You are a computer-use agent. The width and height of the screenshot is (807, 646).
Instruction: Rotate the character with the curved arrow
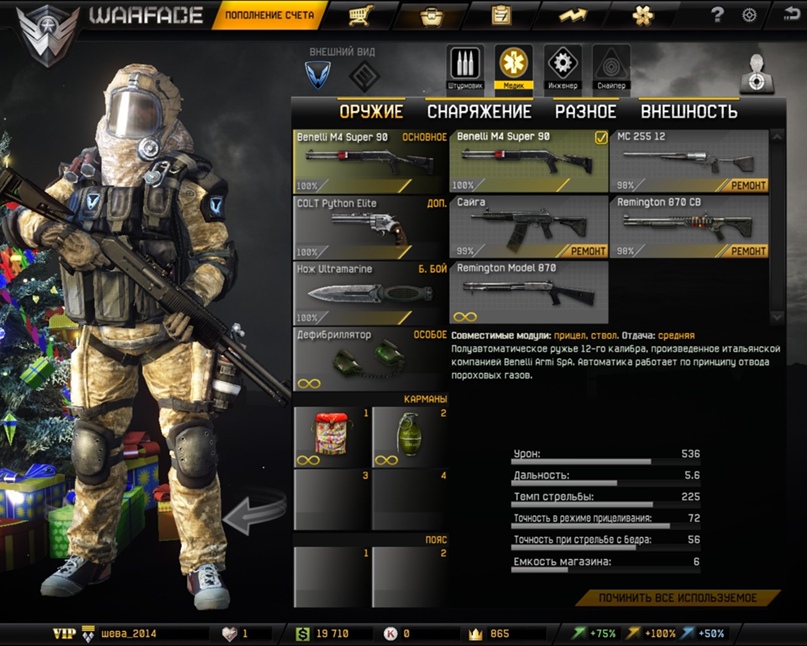point(255,513)
